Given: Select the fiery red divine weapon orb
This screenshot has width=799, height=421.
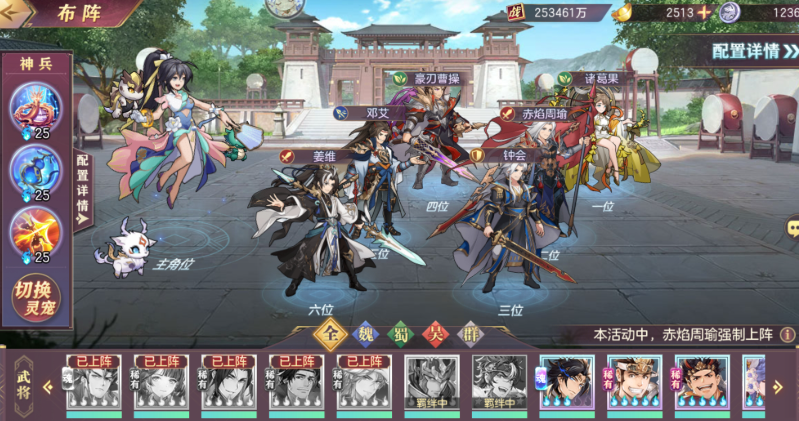Looking at the screenshot, I should coord(35,232).
